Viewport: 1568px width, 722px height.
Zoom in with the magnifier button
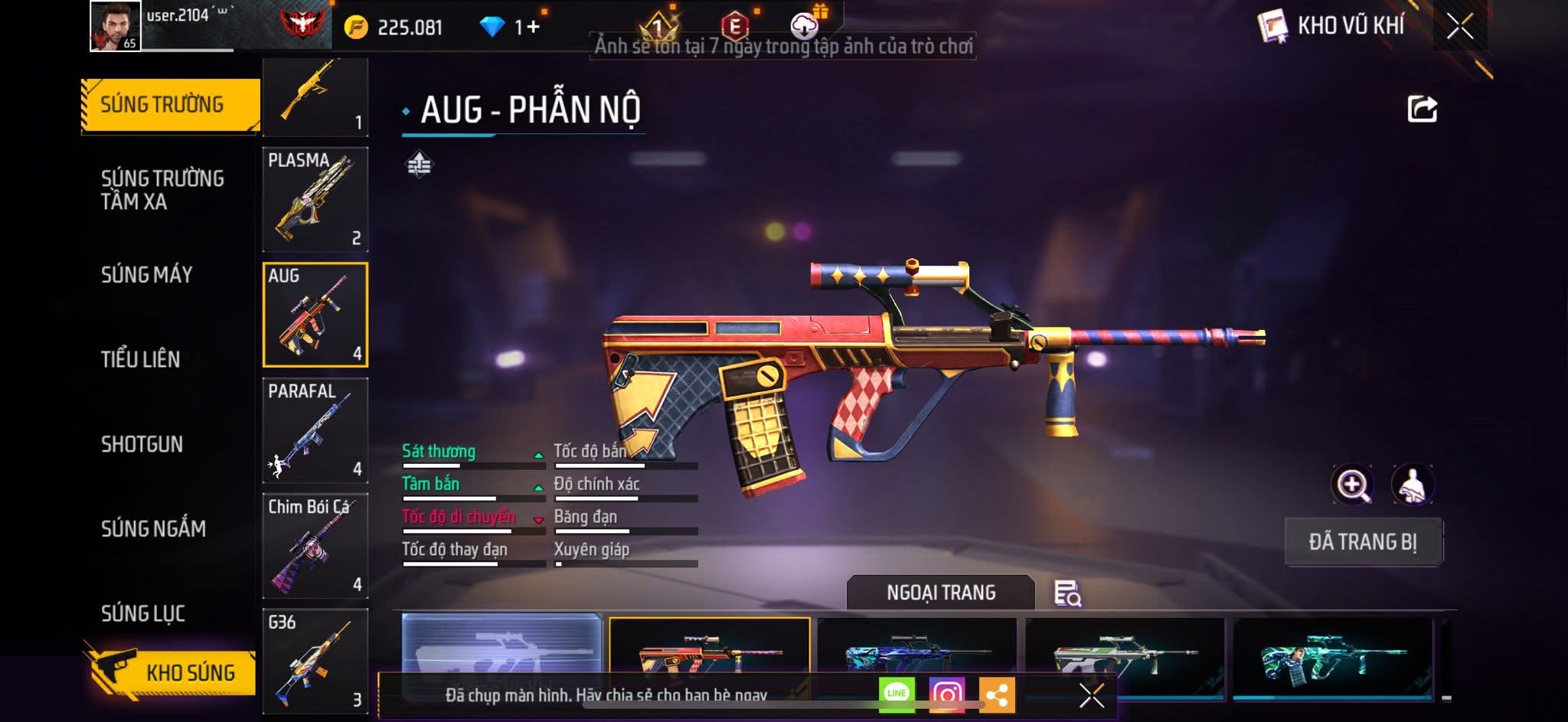pos(1352,485)
